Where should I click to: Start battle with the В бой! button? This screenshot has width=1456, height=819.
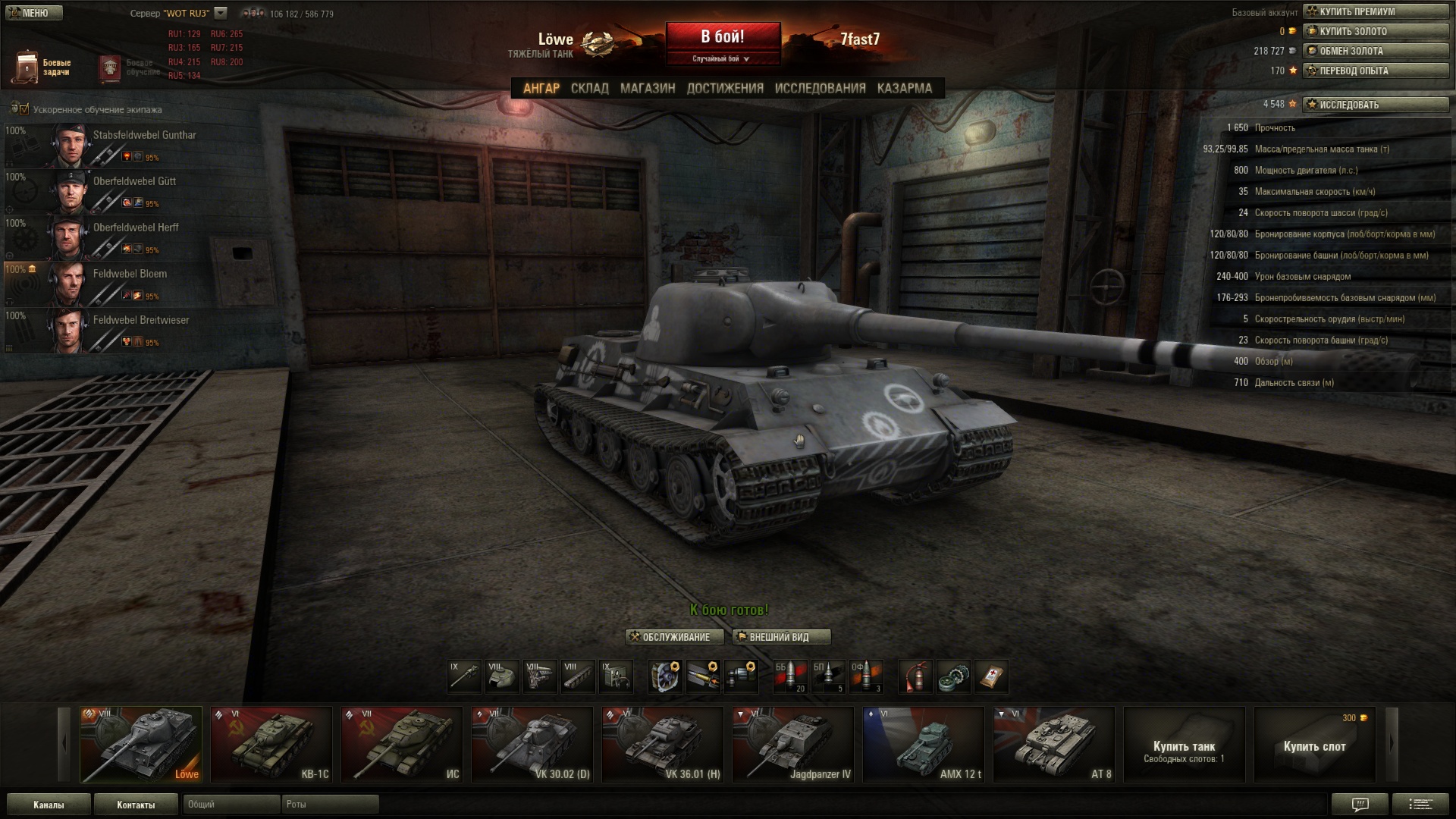[723, 38]
